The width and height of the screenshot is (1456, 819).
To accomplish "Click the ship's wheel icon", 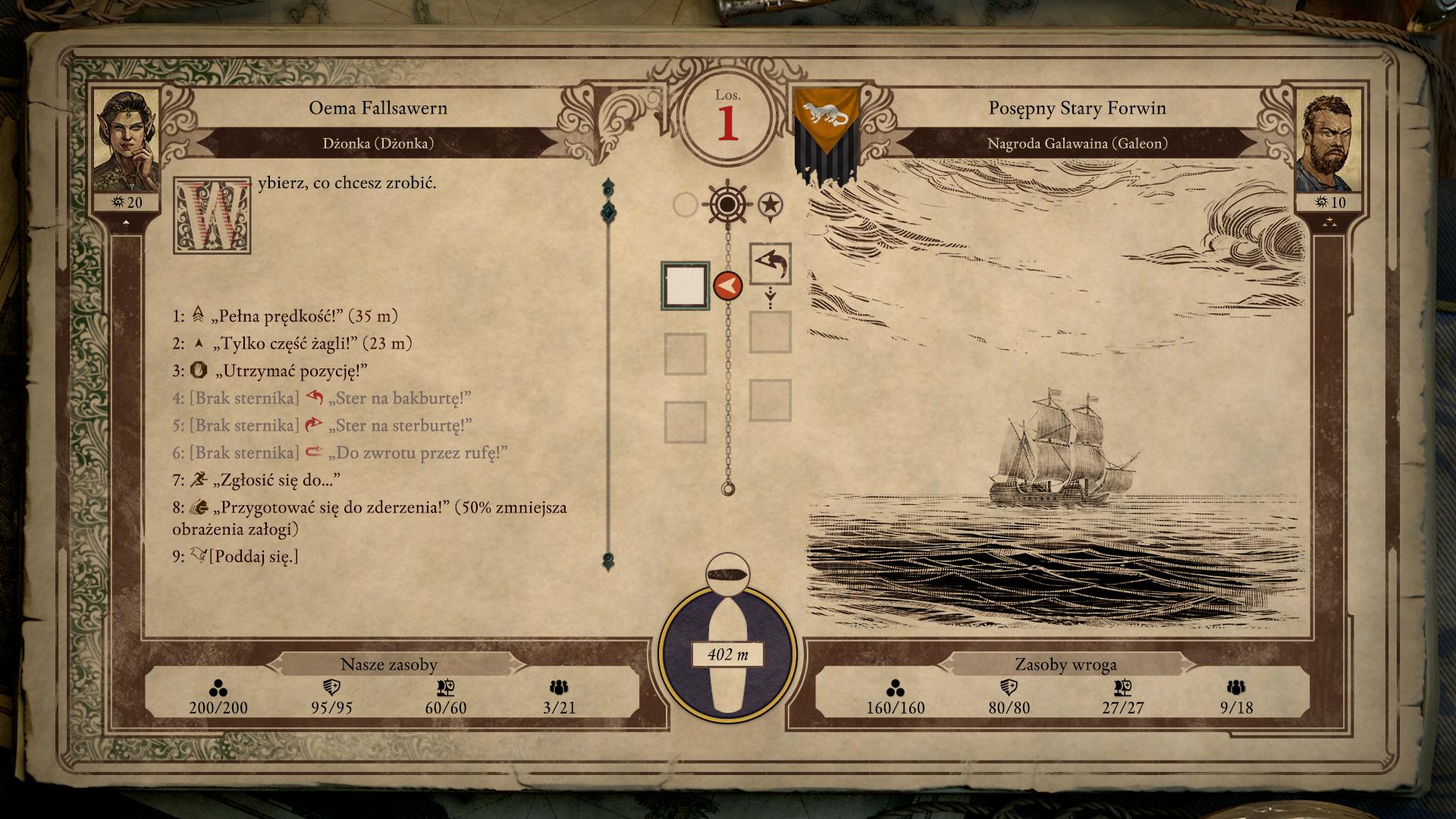I will coord(726,204).
